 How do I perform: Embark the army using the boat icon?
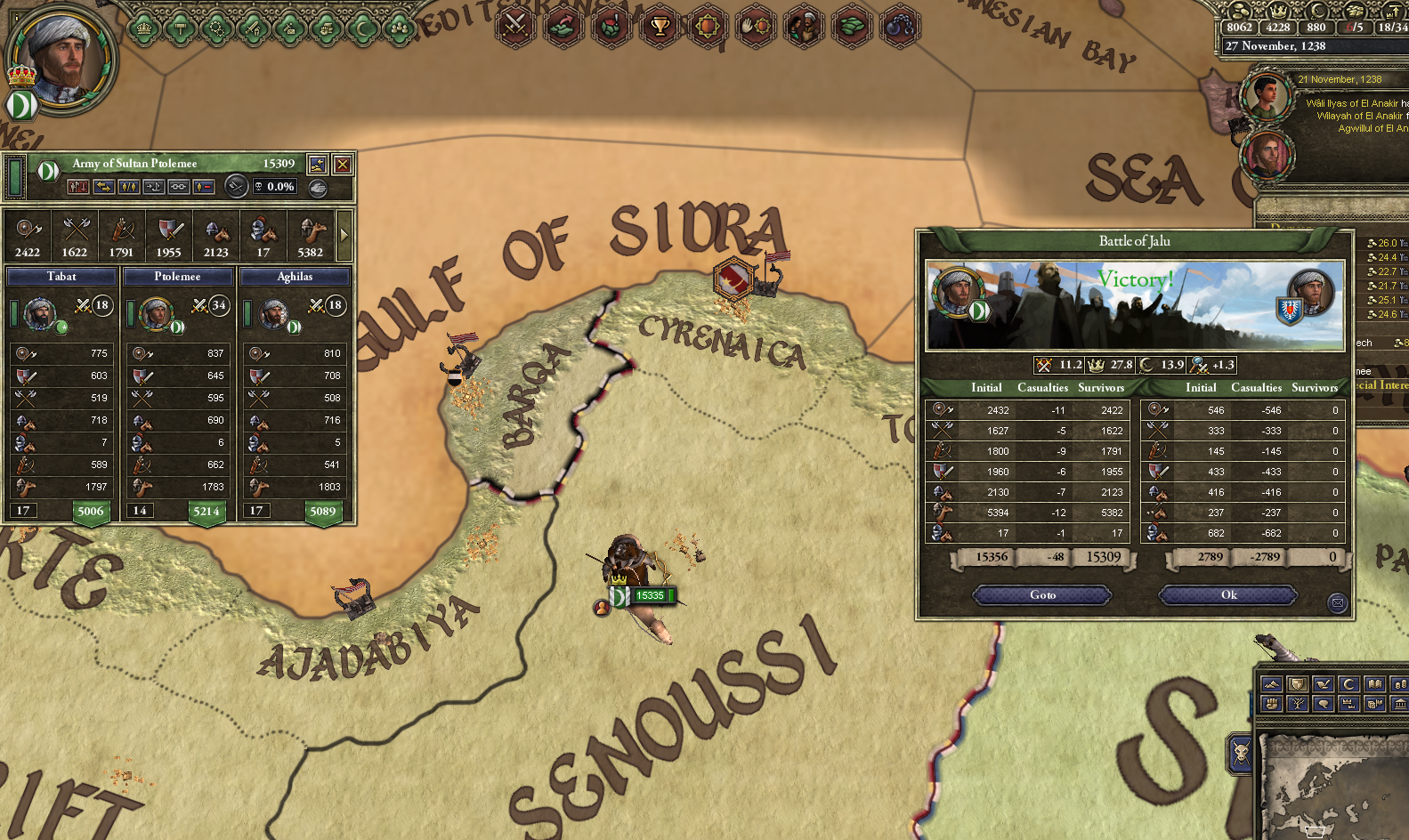click(153, 187)
